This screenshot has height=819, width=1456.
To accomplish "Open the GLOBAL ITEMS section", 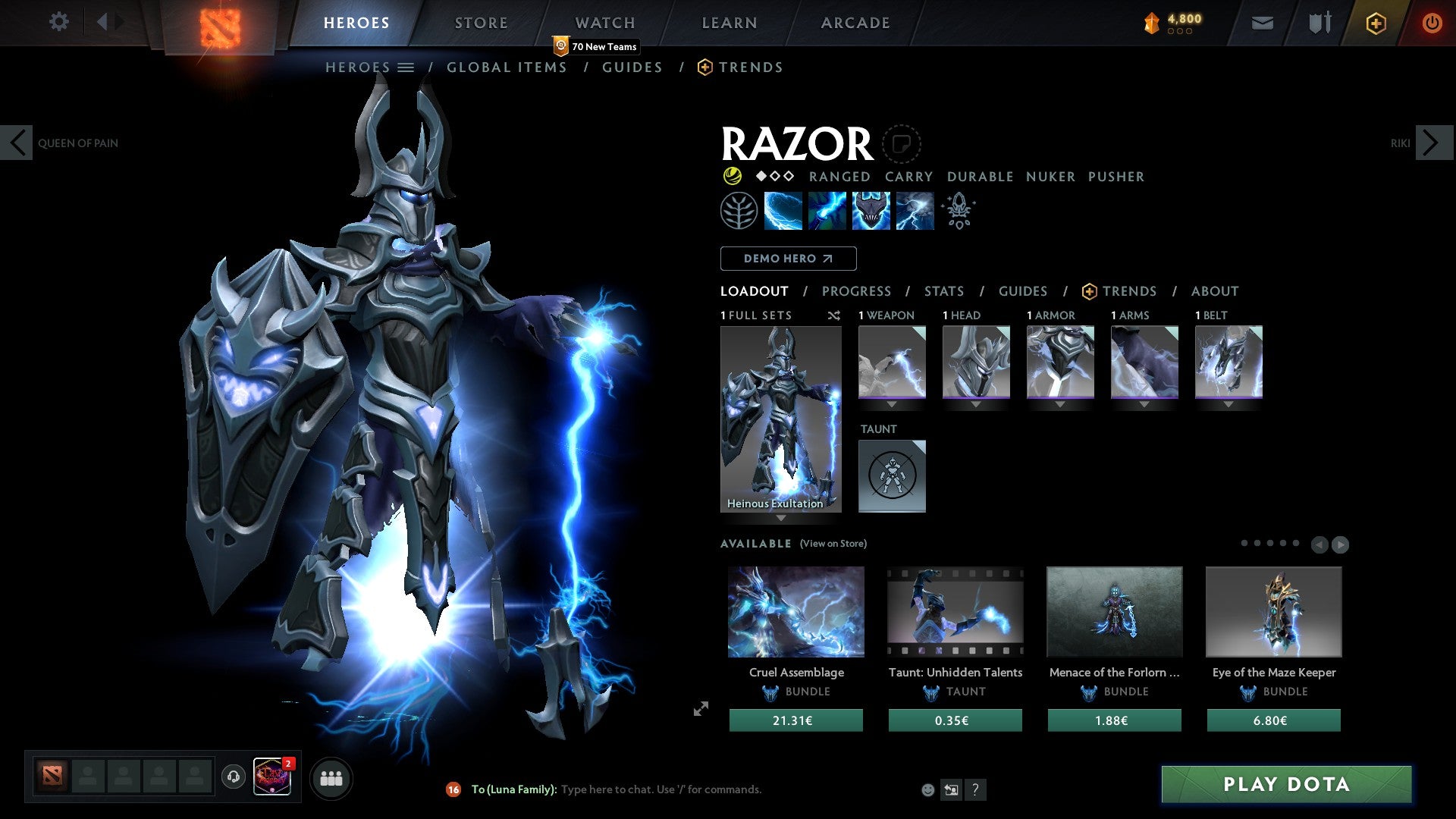I will (507, 67).
